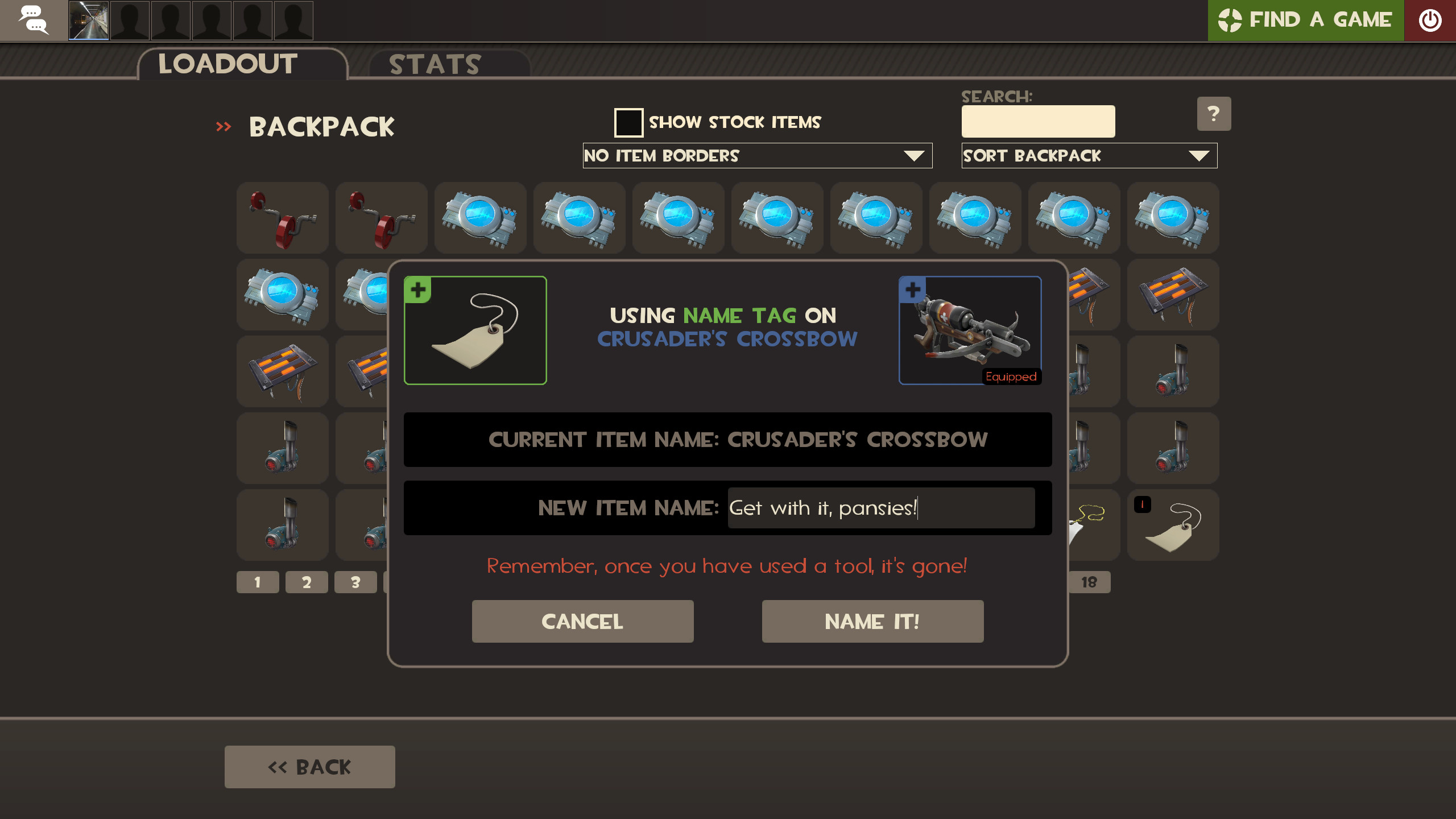Select the red Red-Tape Recorder item

pyautogui.click(x=283, y=218)
